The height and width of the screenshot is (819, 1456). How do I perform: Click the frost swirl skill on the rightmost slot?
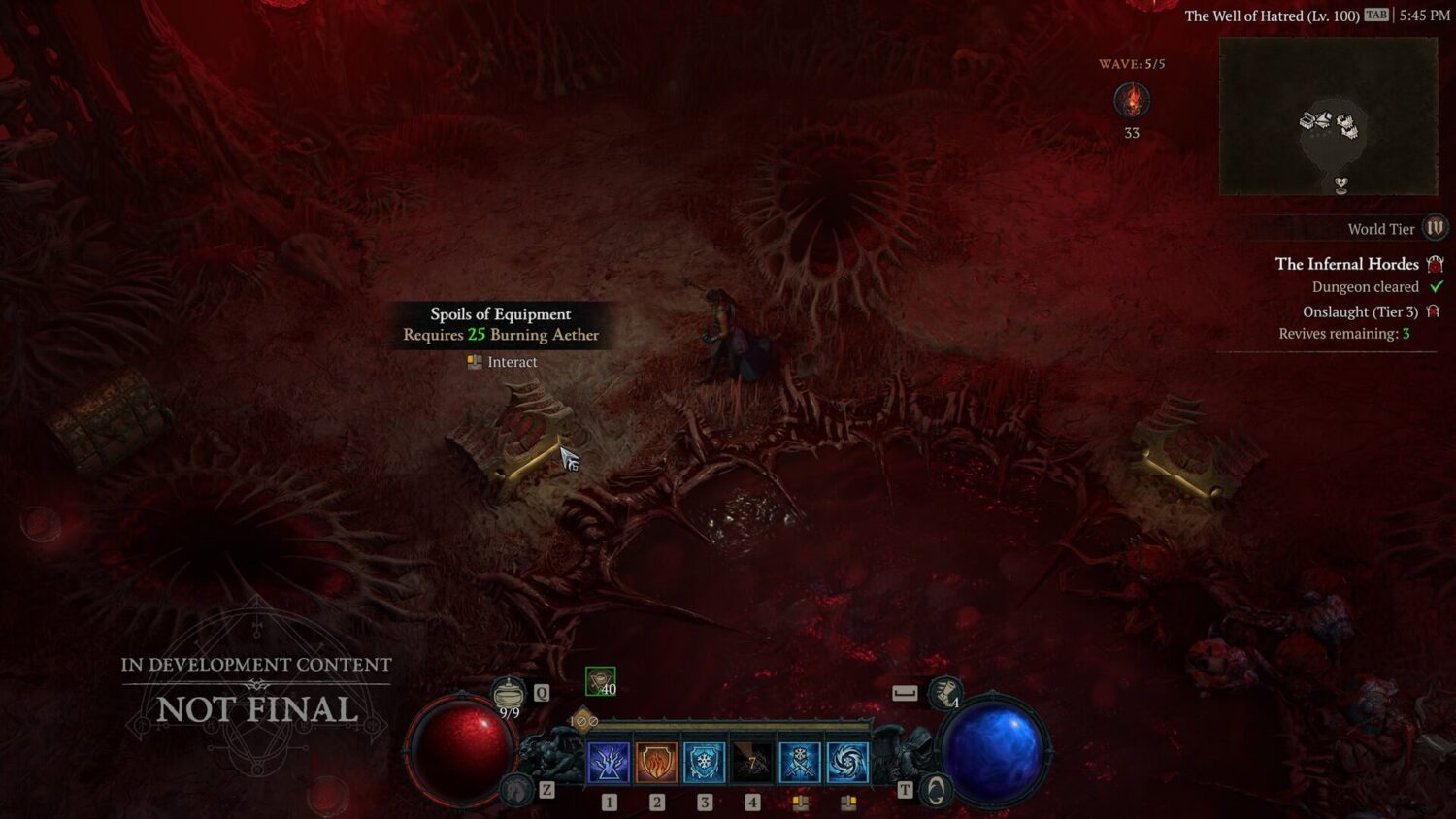845,761
